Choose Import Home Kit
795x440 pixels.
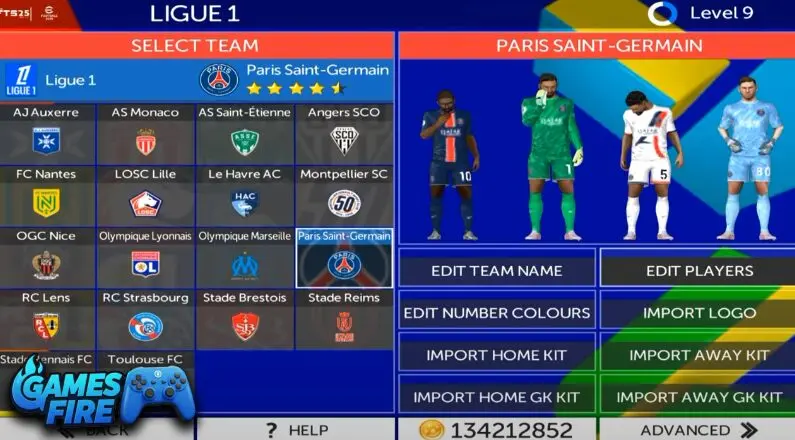click(x=496, y=355)
